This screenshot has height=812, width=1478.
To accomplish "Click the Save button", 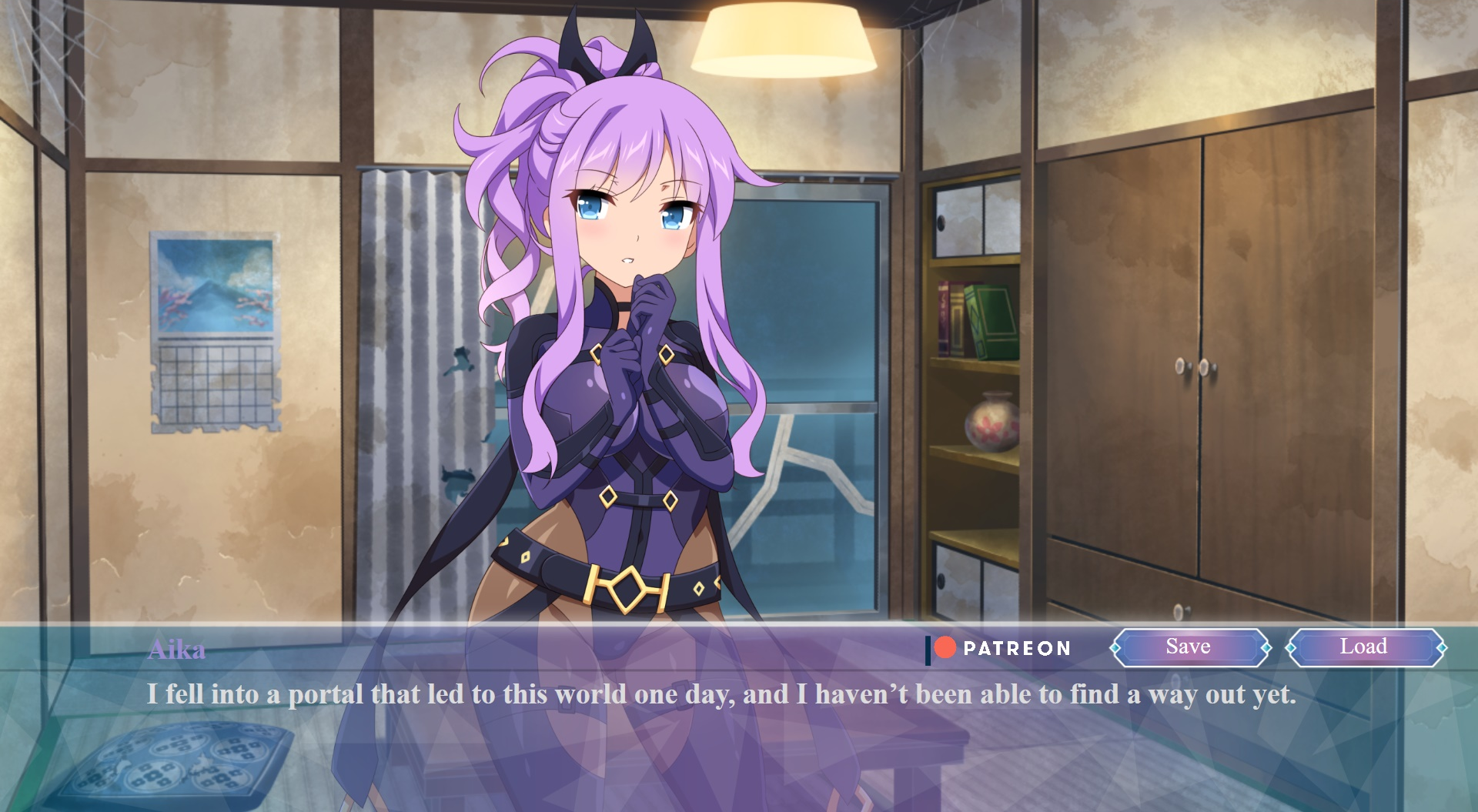I will coord(1189,647).
